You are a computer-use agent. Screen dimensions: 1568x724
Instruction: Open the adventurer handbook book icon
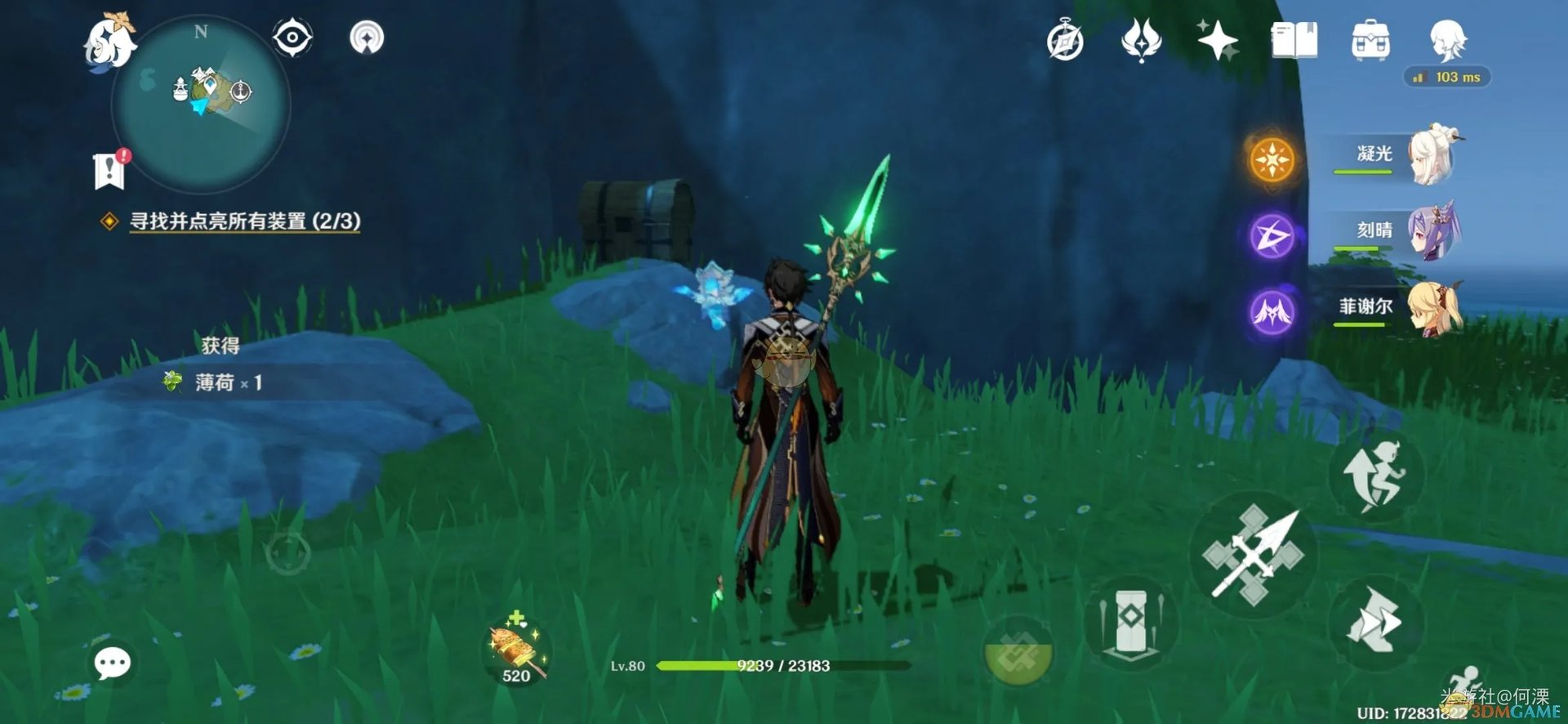tap(1294, 41)
